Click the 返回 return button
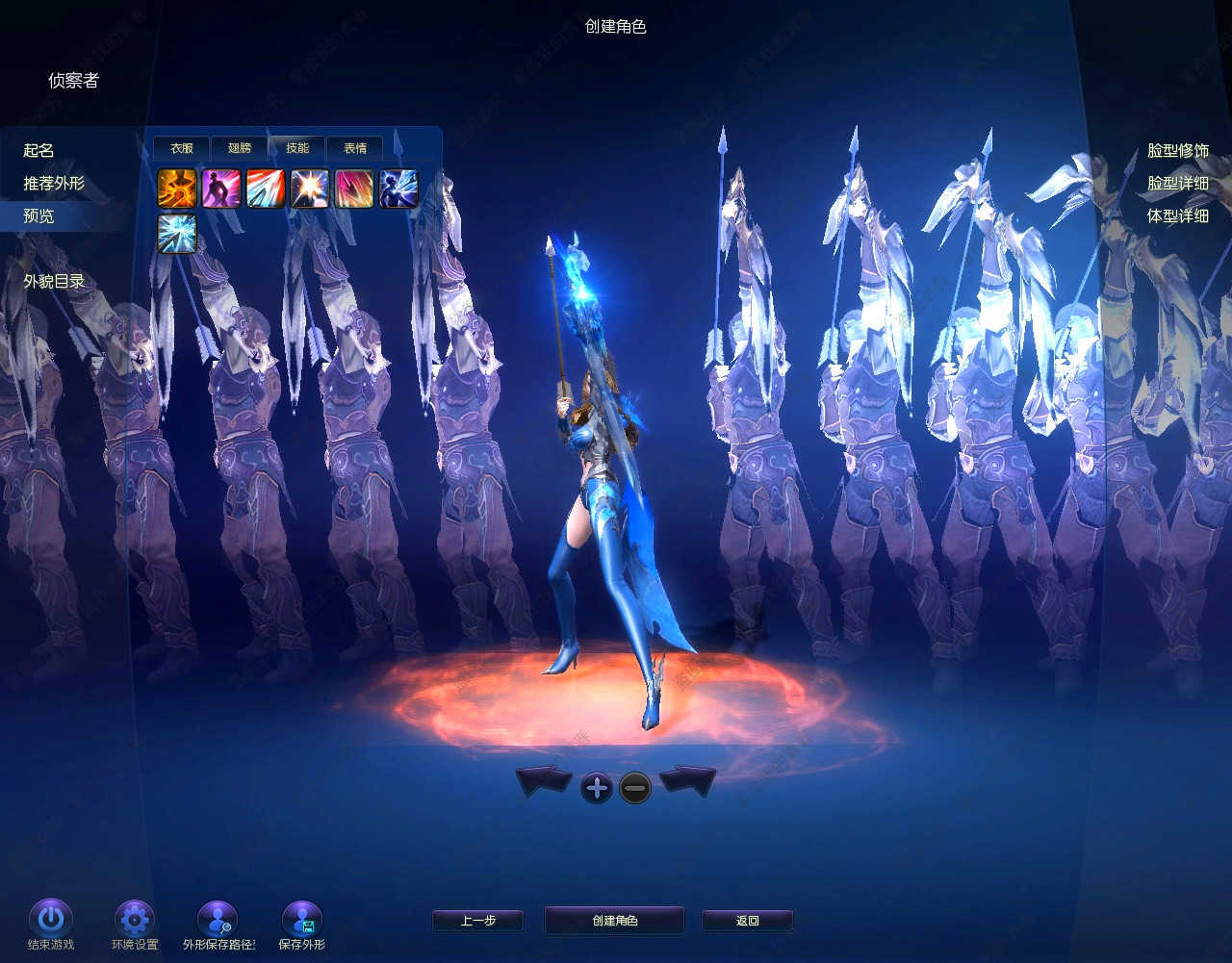The image size is (1232, 963). 747,921
